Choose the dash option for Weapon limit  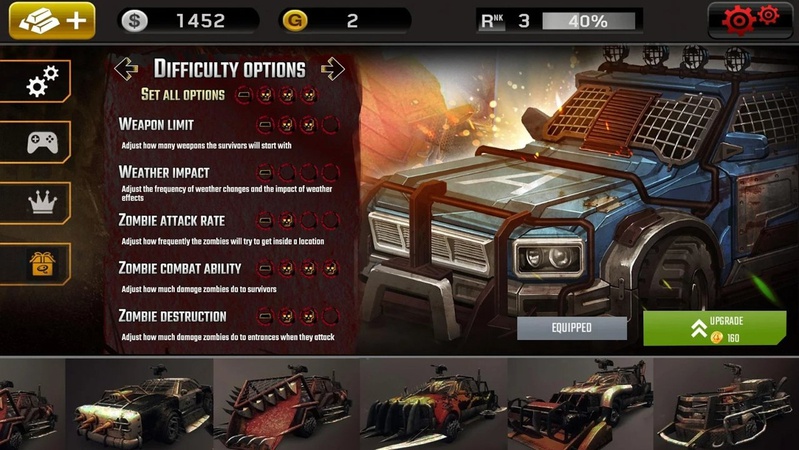[x=265, y=125]
